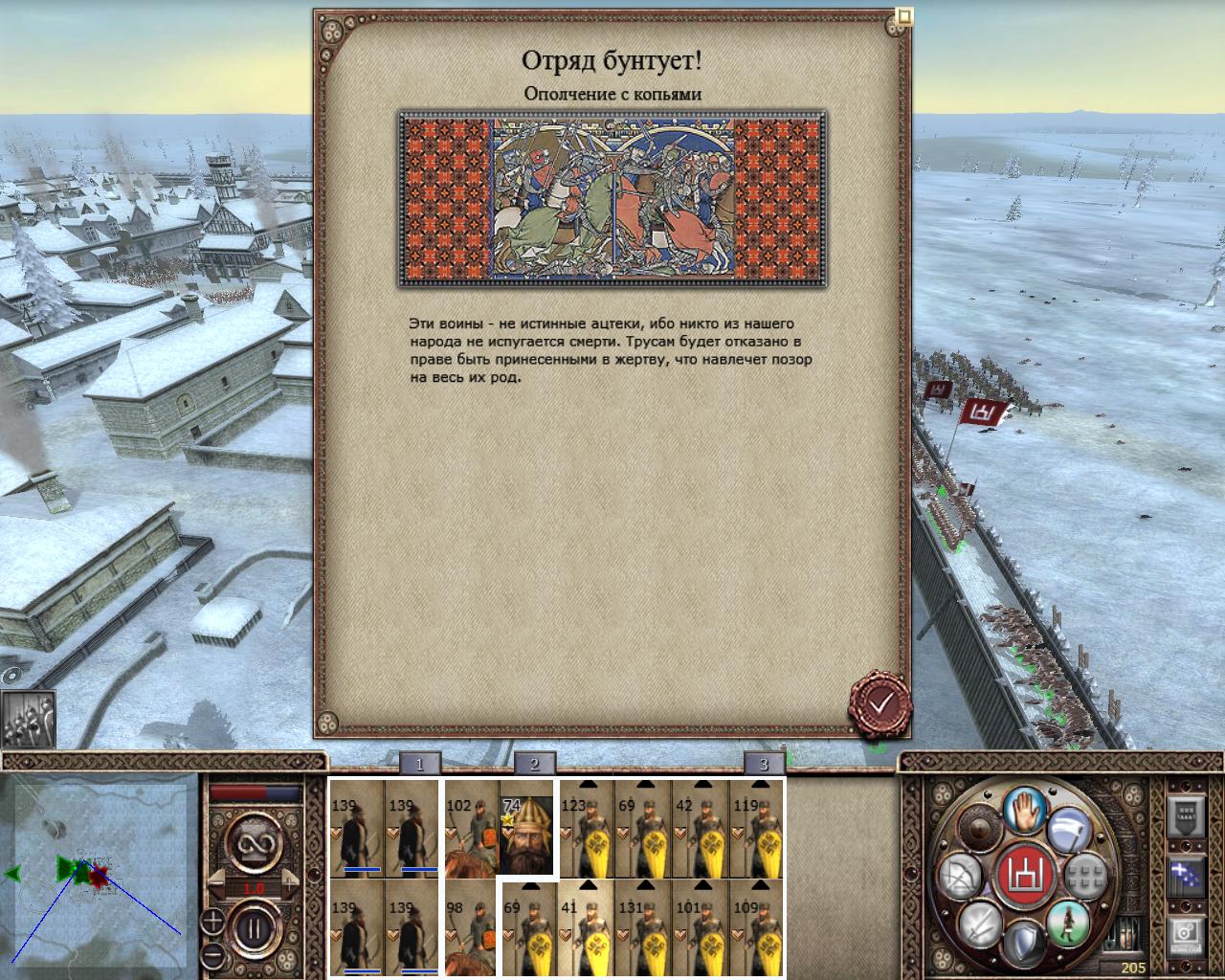Select the cavalry unit card with 102 men
Image resolution: width=1225 pixels, height=980 pixels.
pos(470,829)
